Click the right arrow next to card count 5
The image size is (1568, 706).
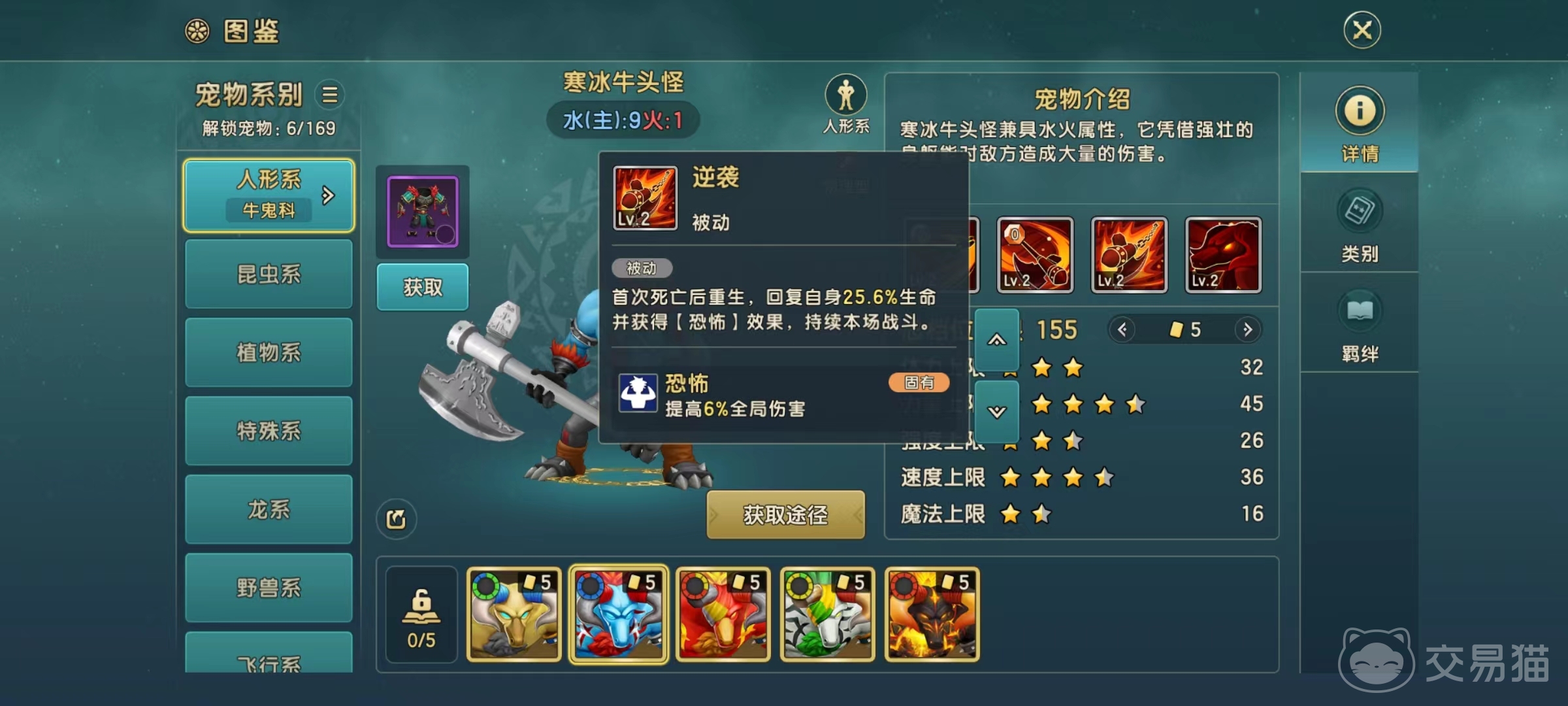click(x=1249, y=330)
